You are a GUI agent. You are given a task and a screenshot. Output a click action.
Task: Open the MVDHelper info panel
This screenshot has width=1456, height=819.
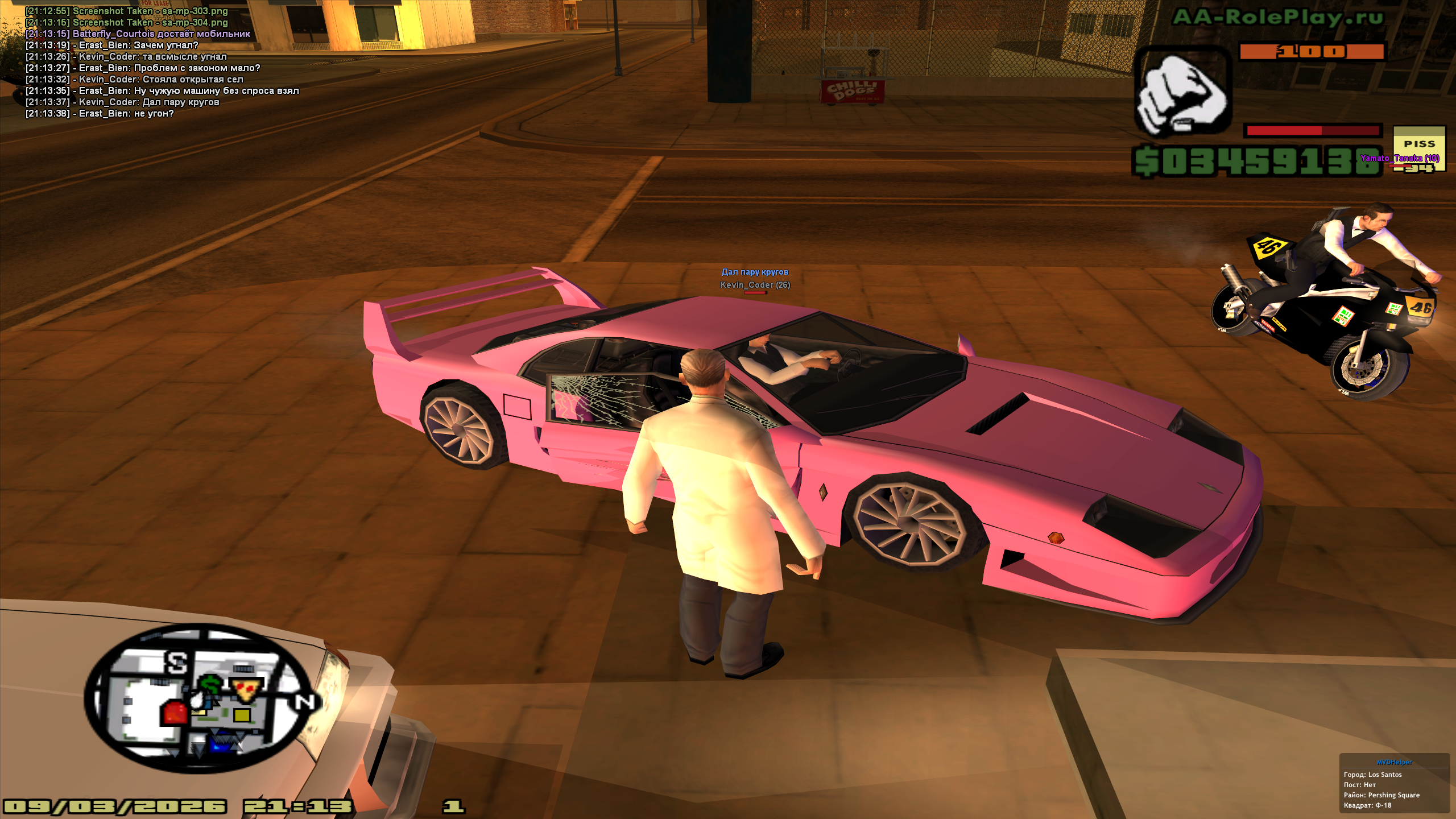(x=1394, y=784)
